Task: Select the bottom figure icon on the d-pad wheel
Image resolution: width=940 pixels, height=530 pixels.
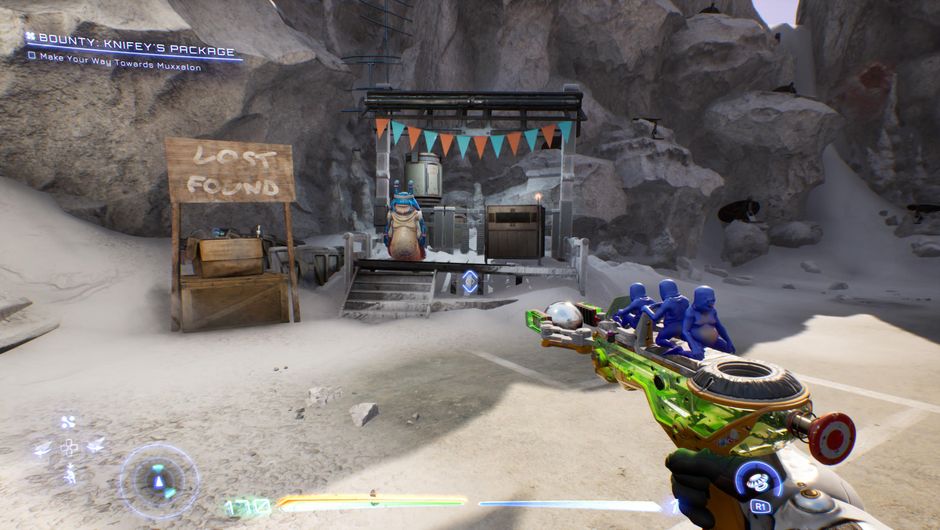Action: (x=69, y=474)
